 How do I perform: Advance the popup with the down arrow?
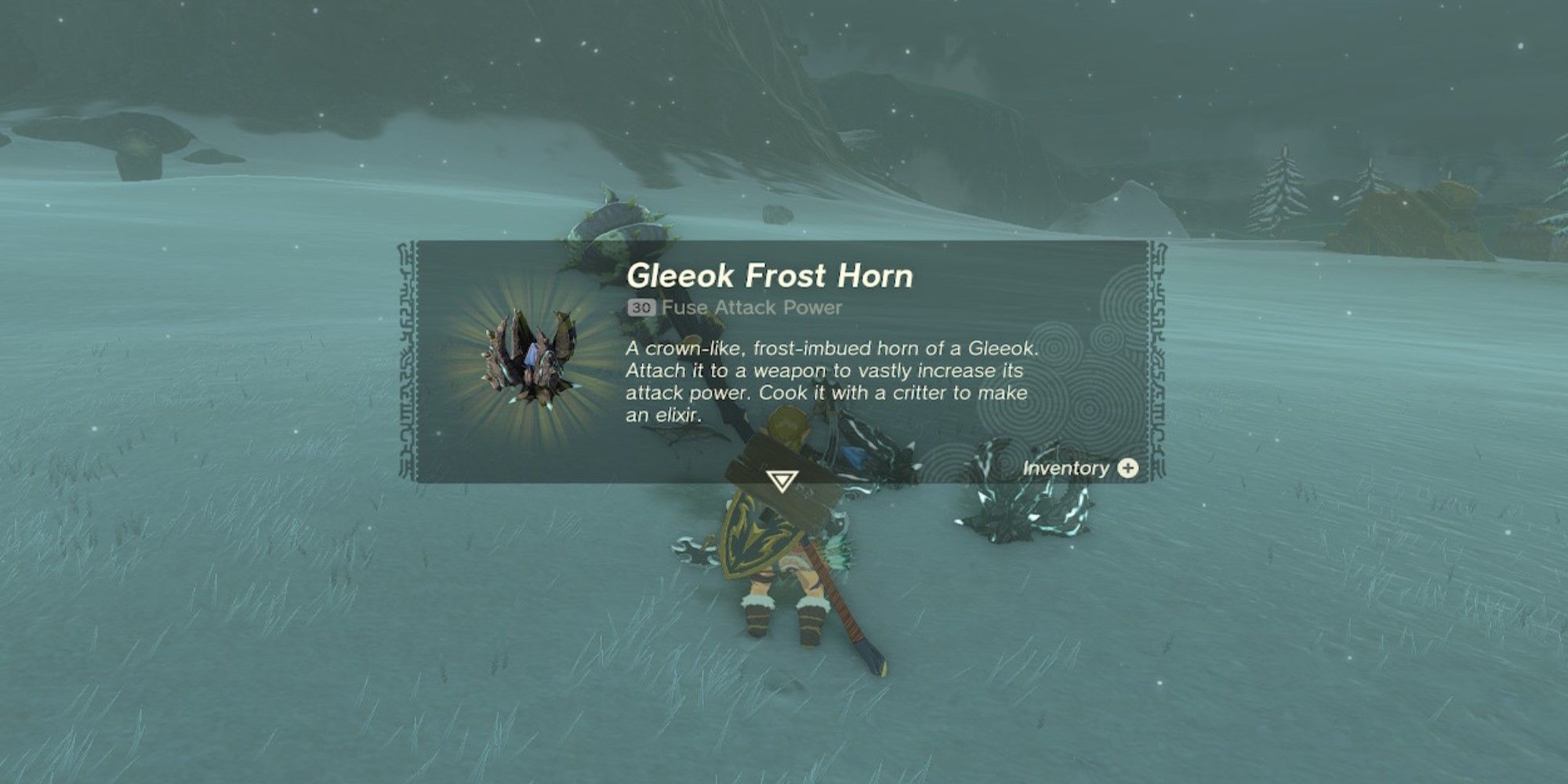[782, 481]
